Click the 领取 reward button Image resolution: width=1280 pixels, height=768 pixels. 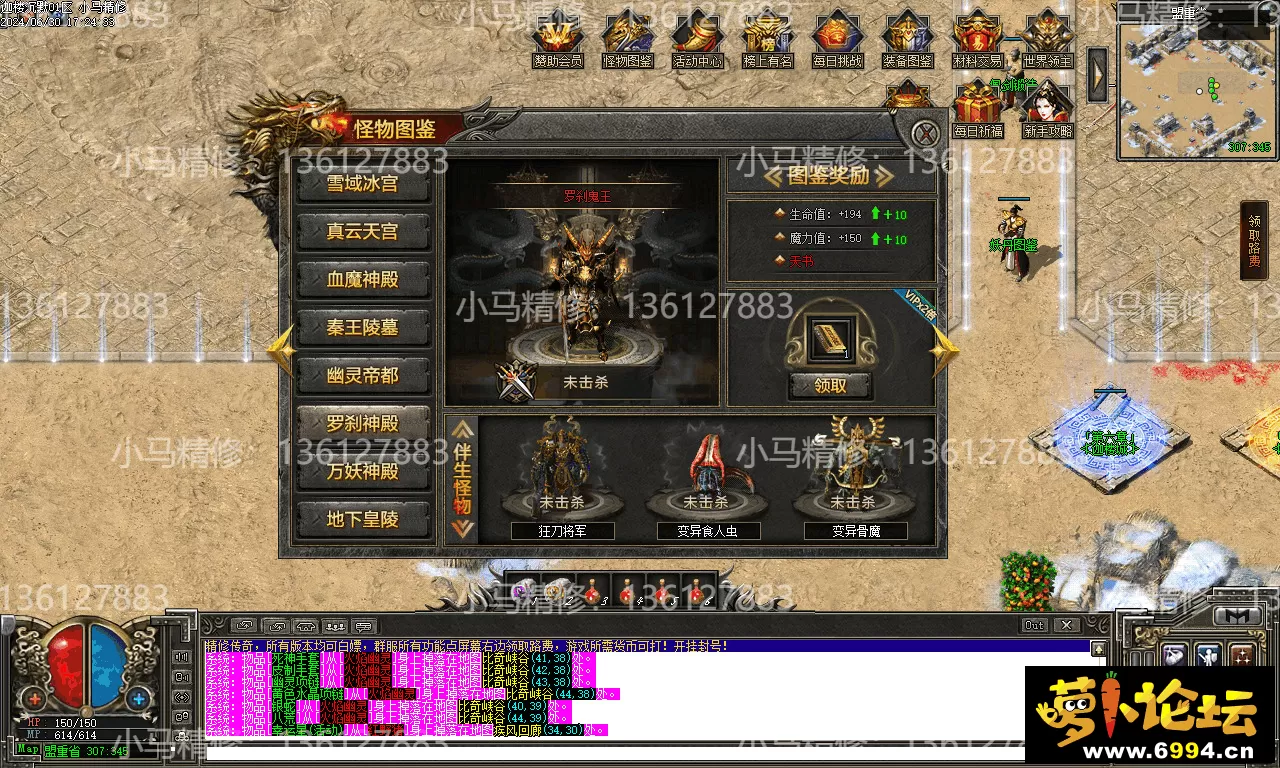(x=830, y=386)
